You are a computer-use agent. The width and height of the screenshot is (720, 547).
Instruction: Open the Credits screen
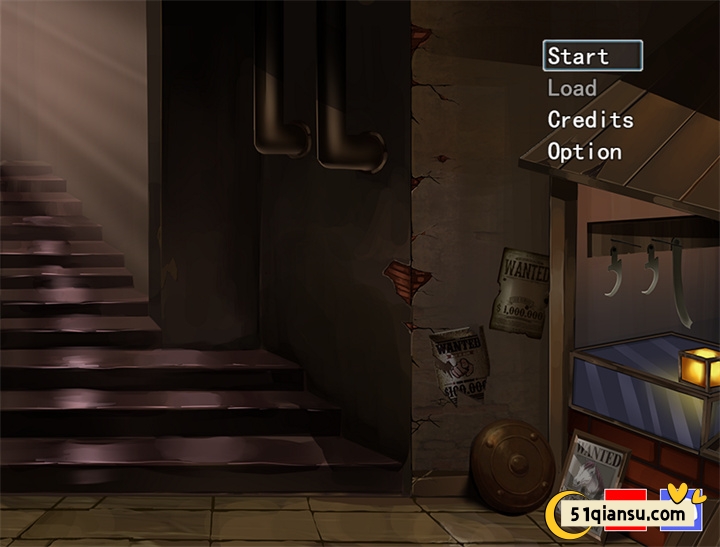pos(590,120)
